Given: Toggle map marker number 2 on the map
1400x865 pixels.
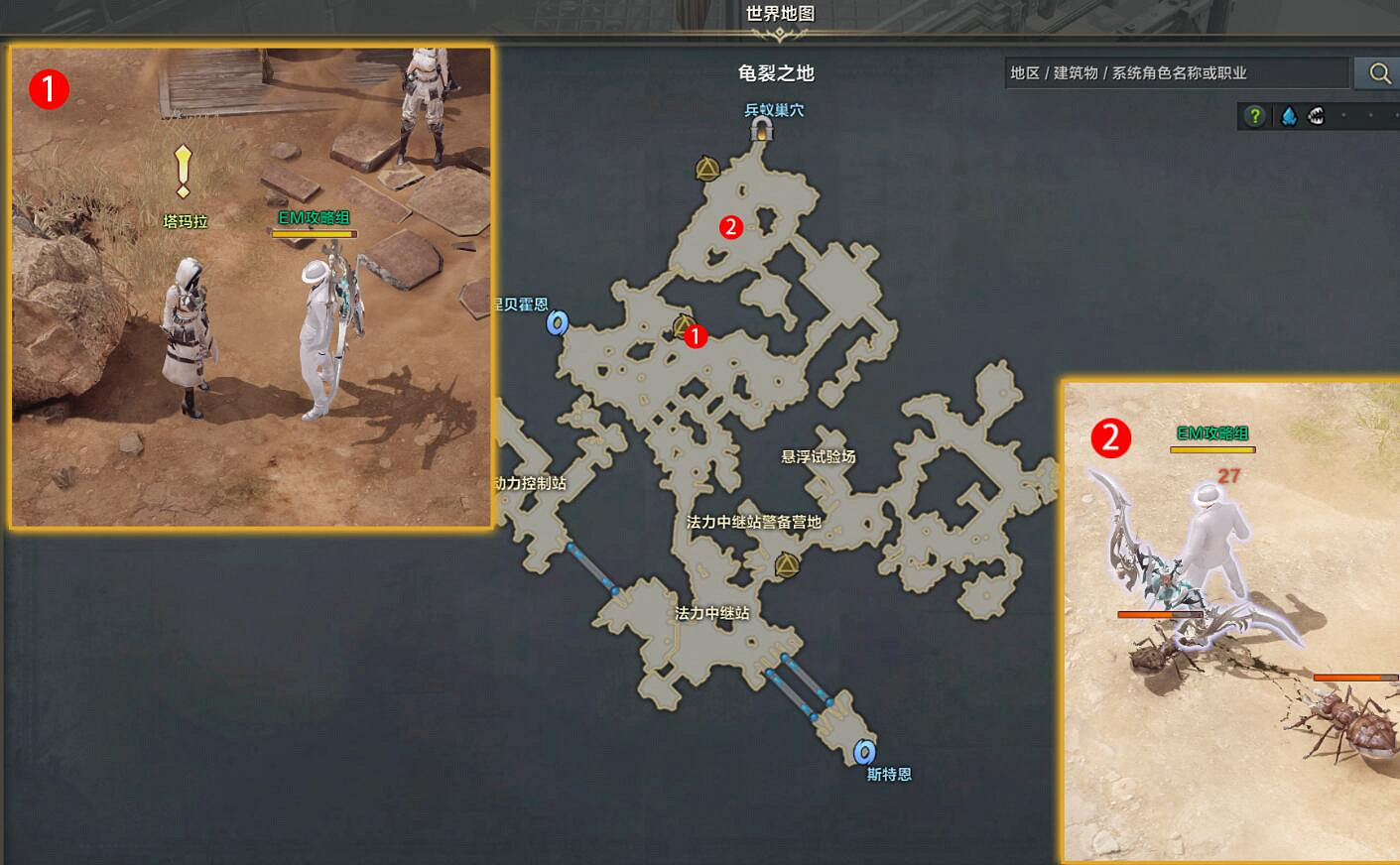Looking at the screenshot, I should tap(731, 226).
